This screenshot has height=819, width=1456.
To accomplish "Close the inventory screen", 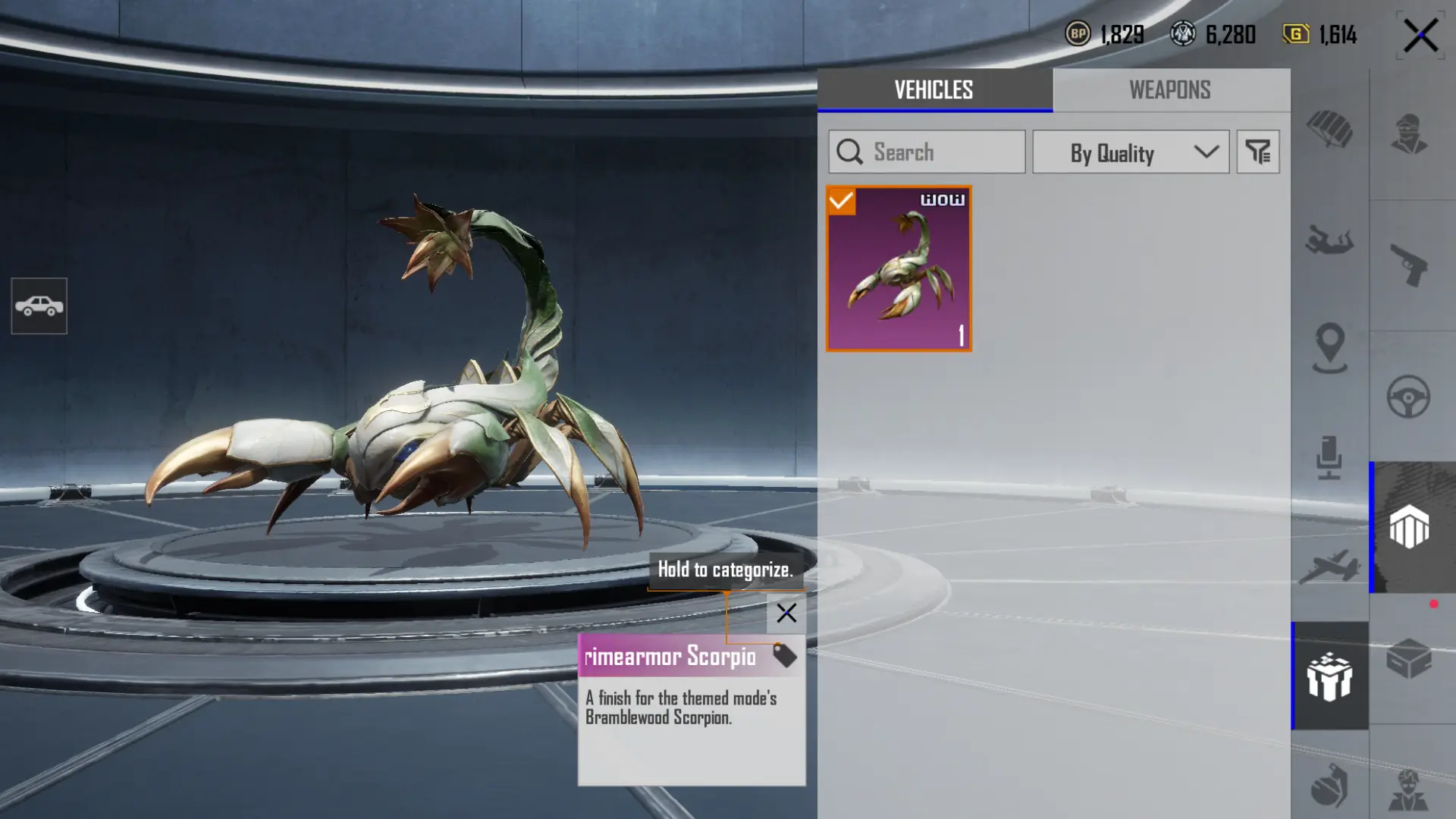I will [x=1420, y=36].
